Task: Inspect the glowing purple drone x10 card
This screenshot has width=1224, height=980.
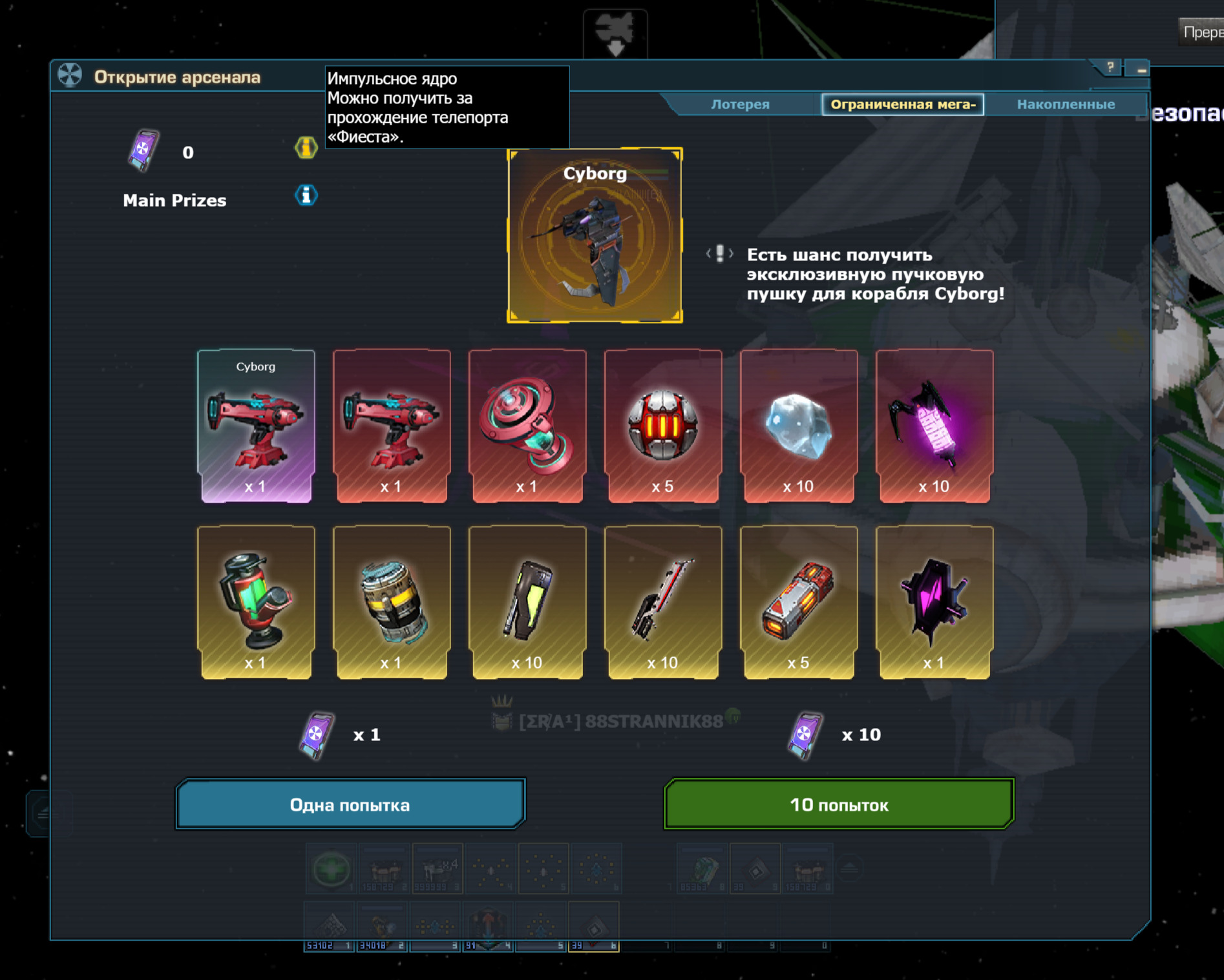Action: (934, 426)
